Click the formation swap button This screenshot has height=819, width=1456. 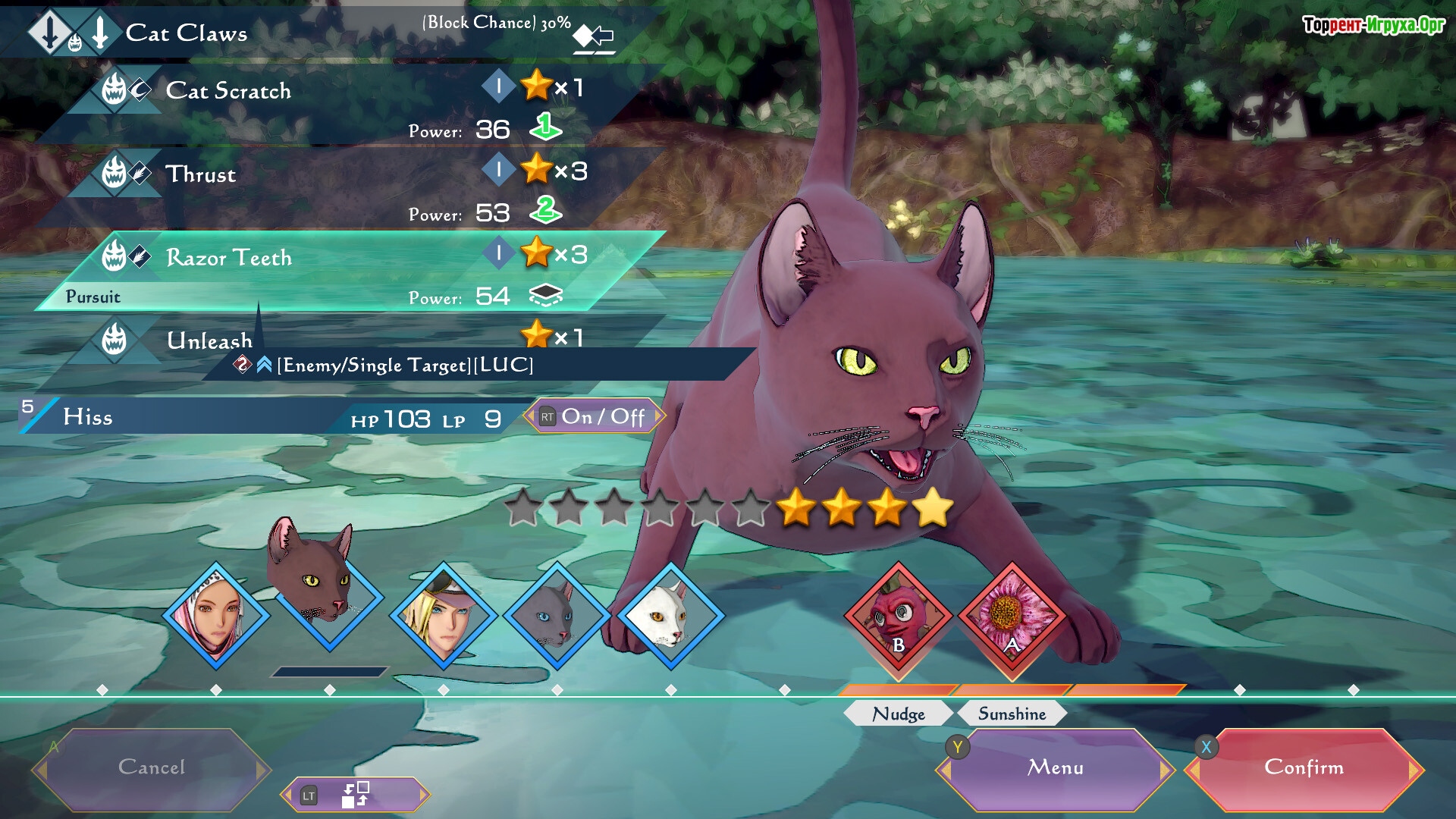[355, 795]
